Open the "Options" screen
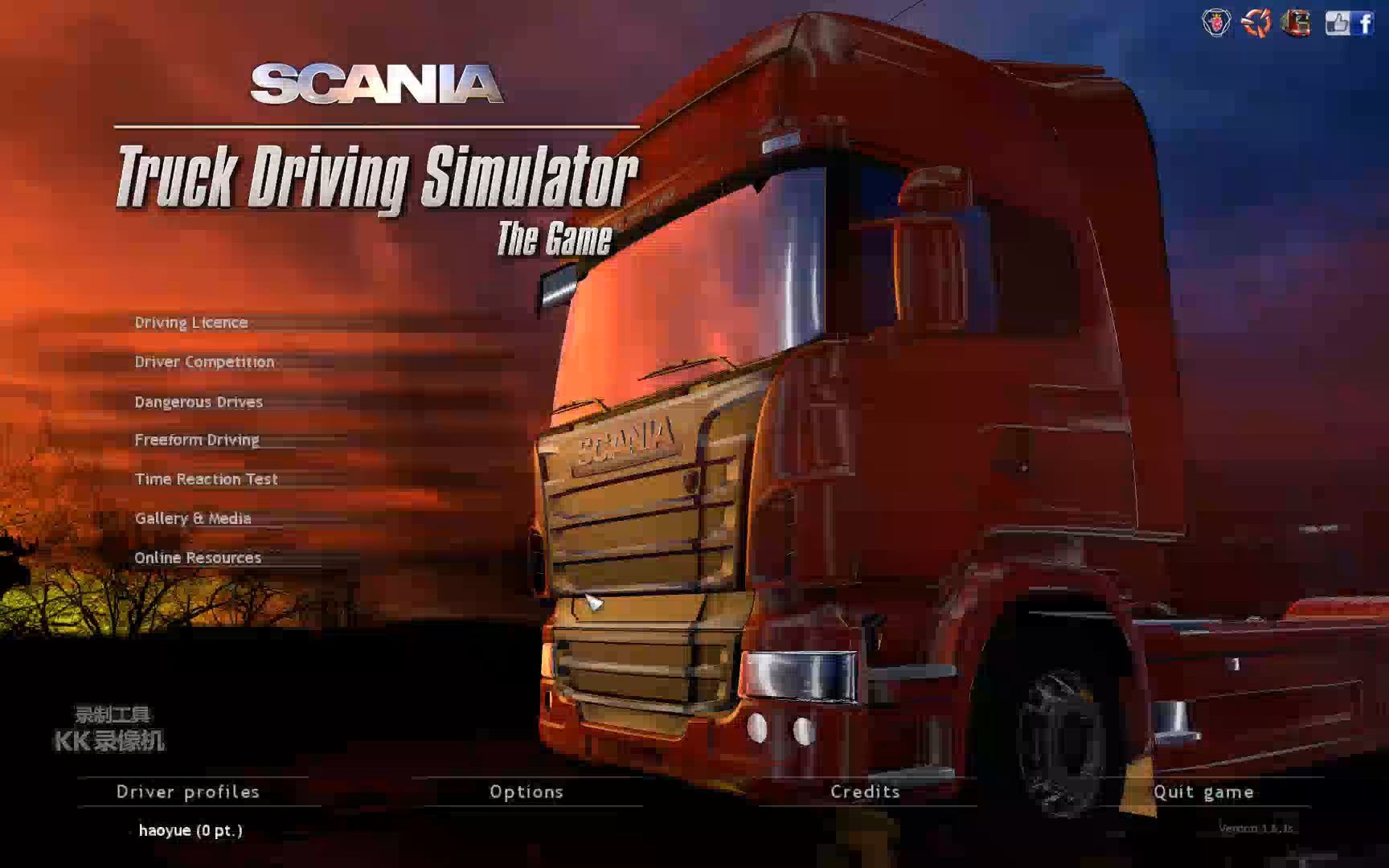Screen dimensions: 1389x868 527,792
